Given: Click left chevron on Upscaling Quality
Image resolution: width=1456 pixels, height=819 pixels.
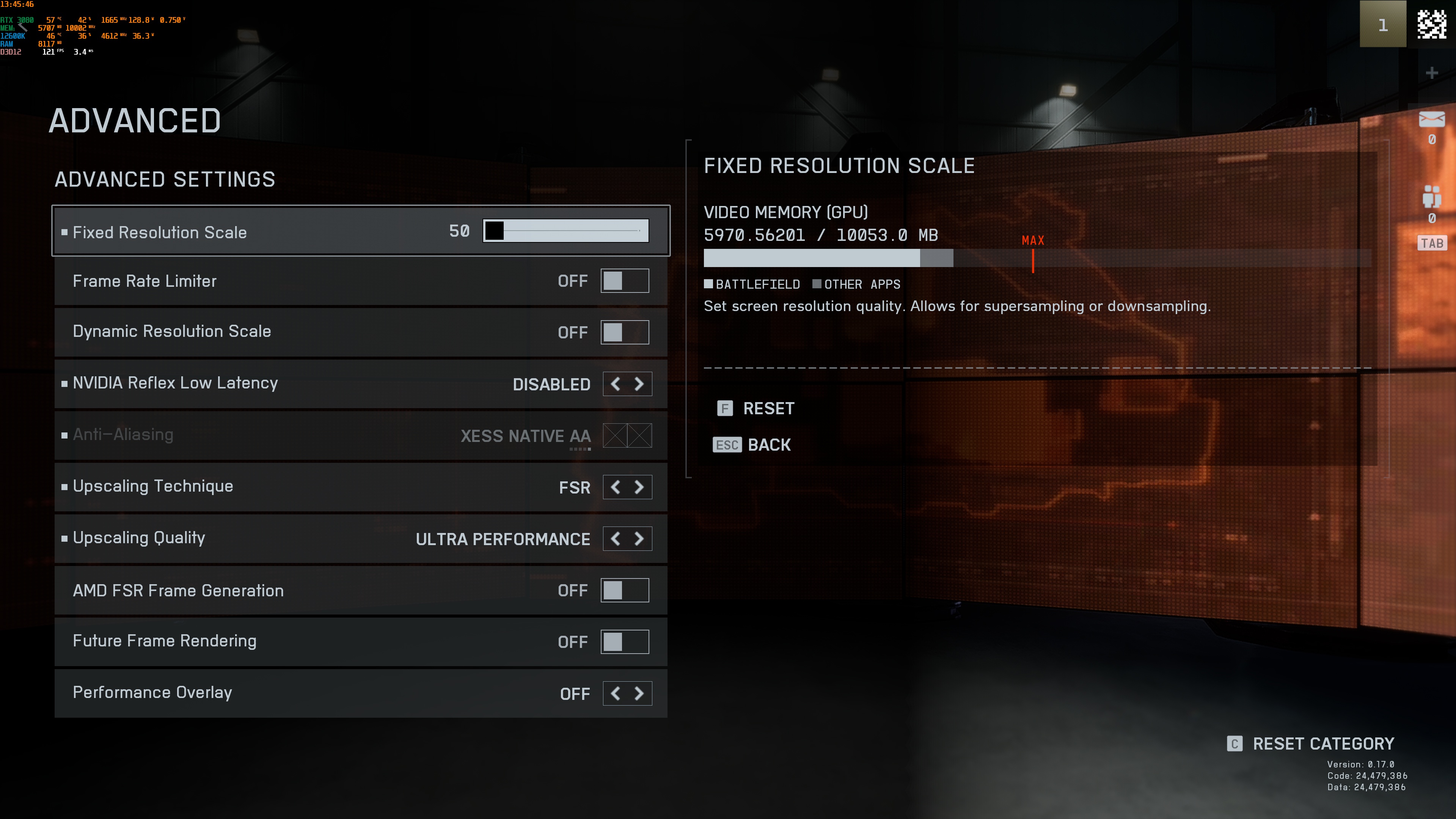Looking at the screenshot, I should (x=616, y=539).
